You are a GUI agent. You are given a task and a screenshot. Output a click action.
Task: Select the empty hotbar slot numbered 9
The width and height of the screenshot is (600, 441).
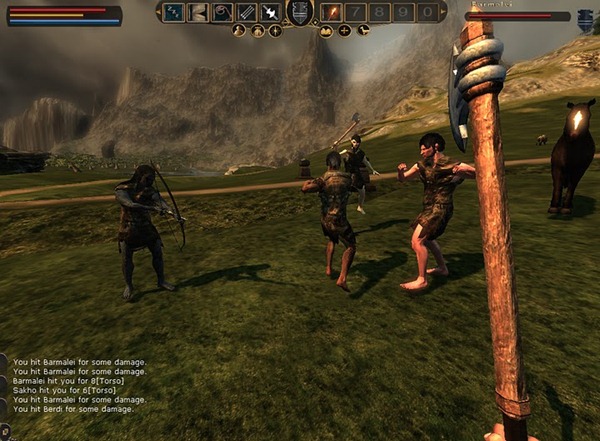tap(403, 12)
